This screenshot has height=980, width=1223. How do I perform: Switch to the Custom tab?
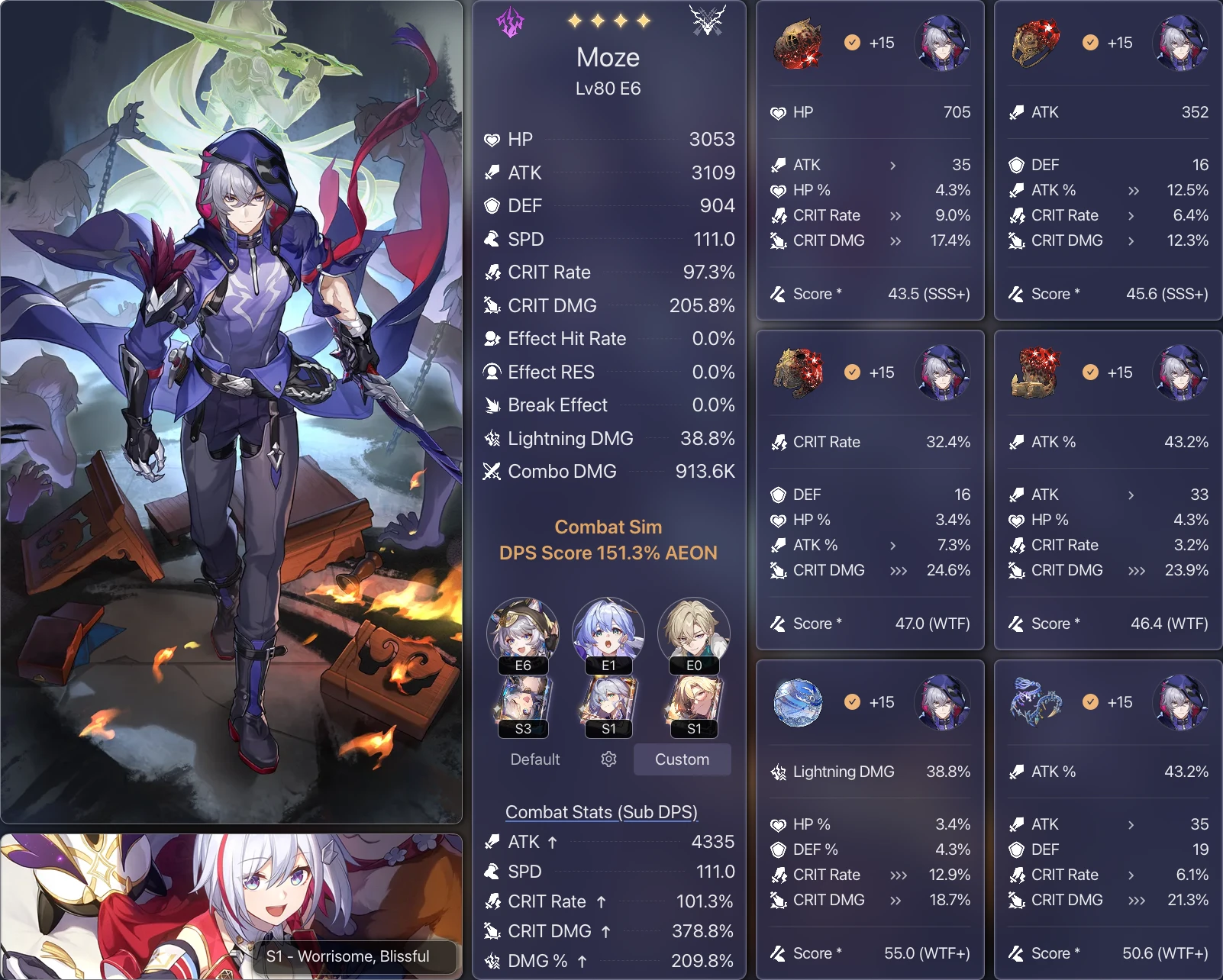tap(682, 759)
